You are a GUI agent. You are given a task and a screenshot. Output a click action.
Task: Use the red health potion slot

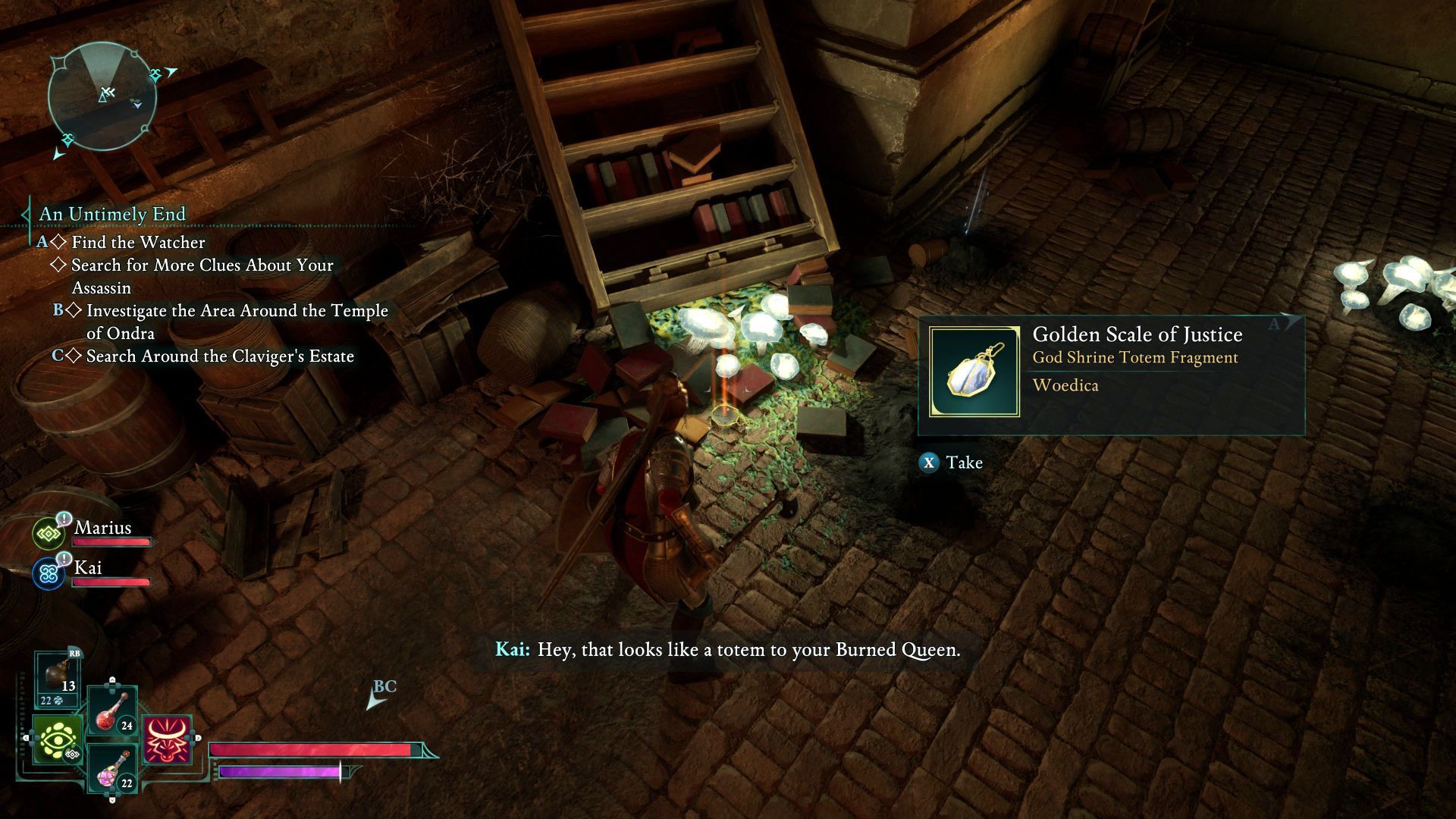pyautogui.click(x=112, y=711)
